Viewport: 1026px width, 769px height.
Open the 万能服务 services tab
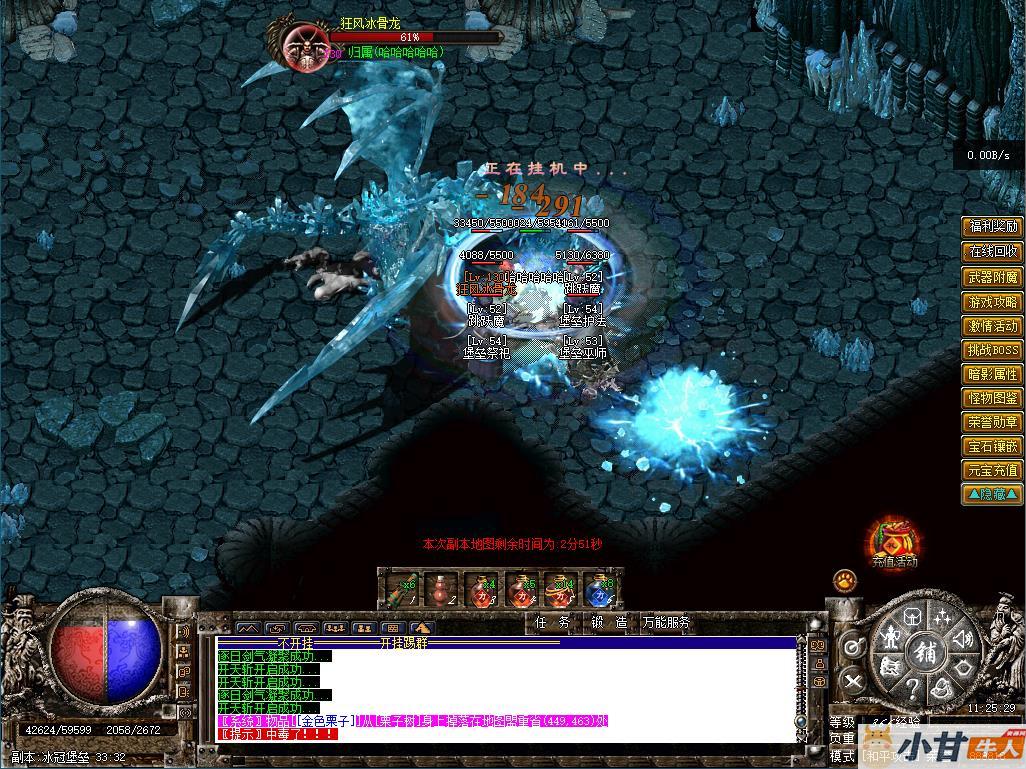(666, 622)
